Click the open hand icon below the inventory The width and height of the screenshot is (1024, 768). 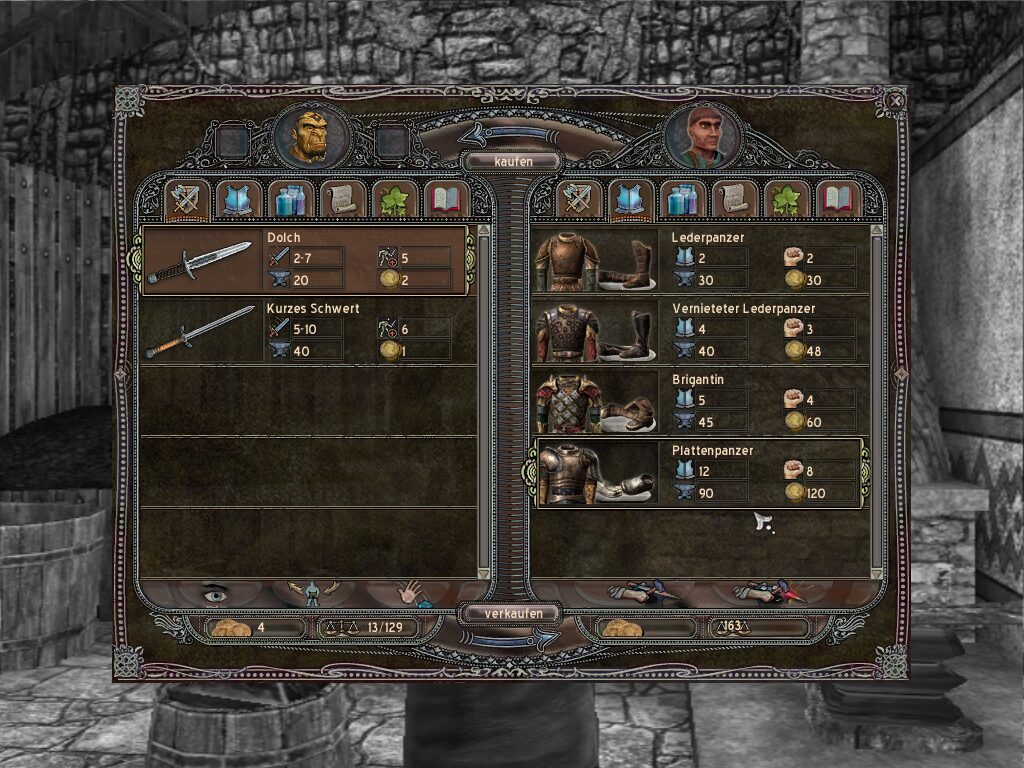410,594
